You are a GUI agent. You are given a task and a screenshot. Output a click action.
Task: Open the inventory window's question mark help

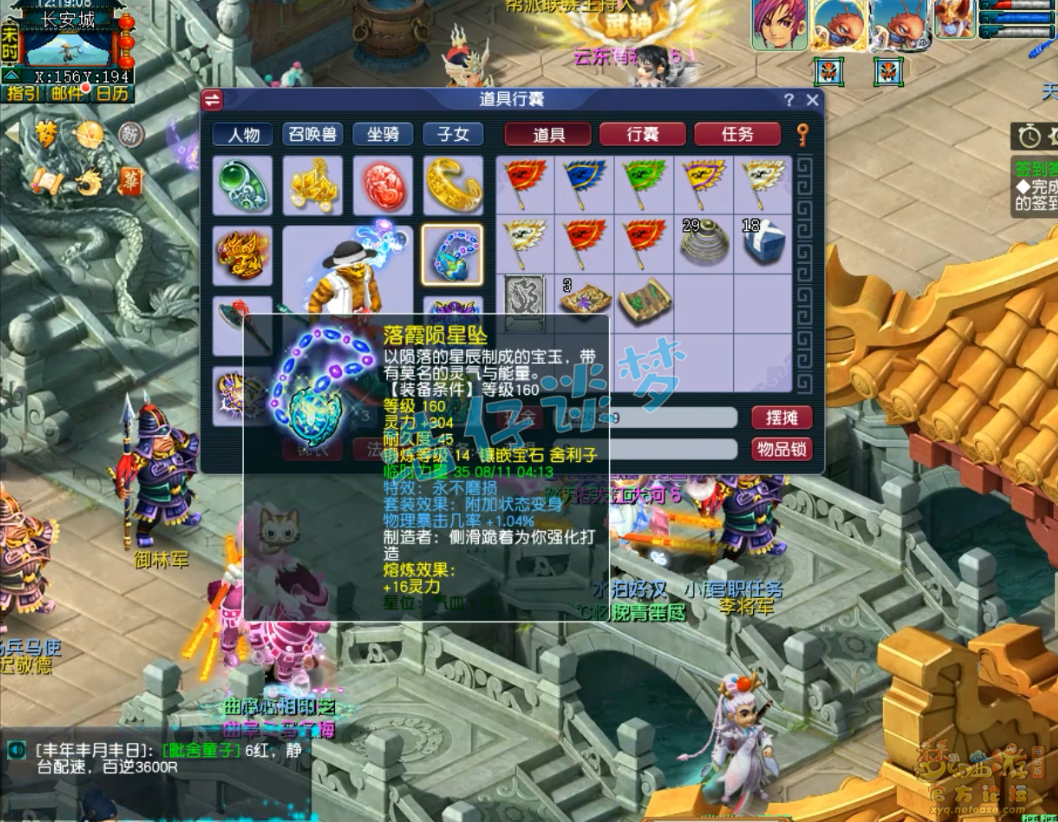click(x=789, y=100)
